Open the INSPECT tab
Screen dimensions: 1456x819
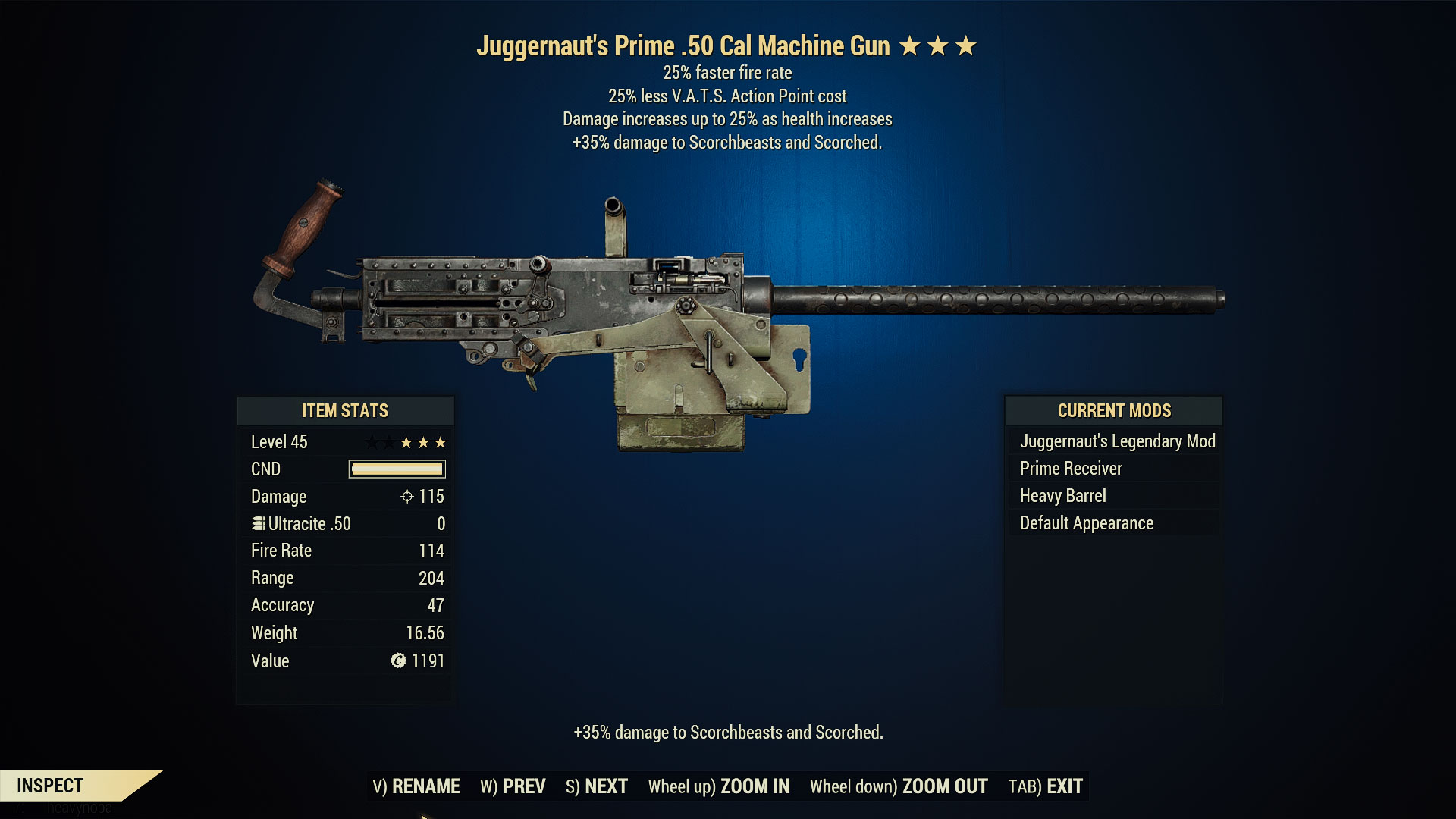51,786
